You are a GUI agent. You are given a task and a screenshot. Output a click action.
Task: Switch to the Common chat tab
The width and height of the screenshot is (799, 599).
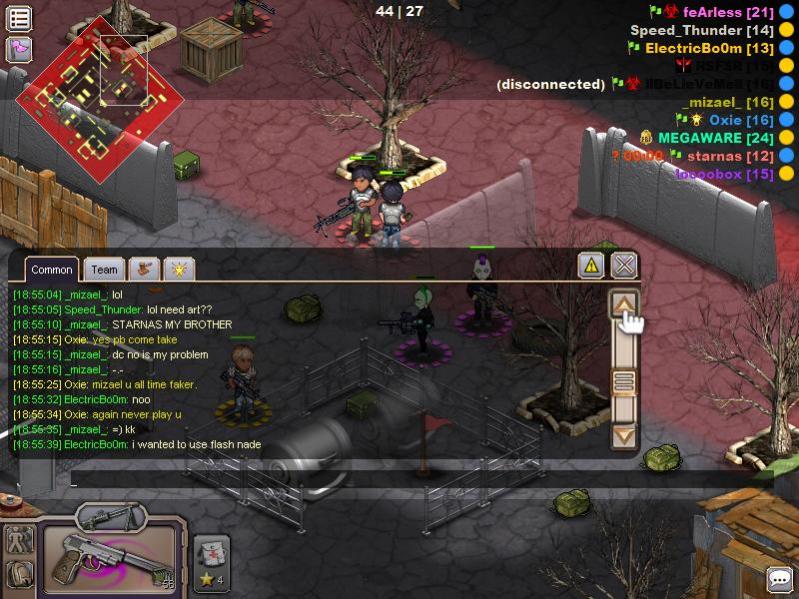click(x=52, y=269)
